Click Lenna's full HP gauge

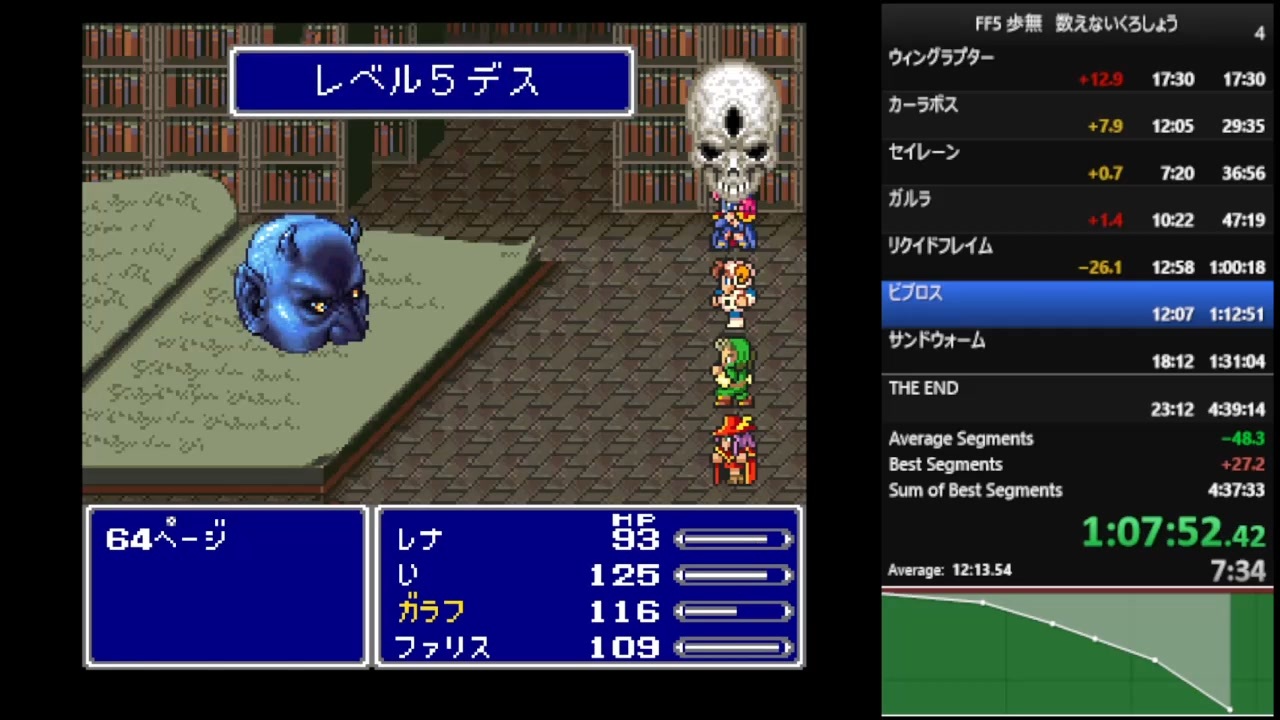pyautogui.click(x=735, y=539)
